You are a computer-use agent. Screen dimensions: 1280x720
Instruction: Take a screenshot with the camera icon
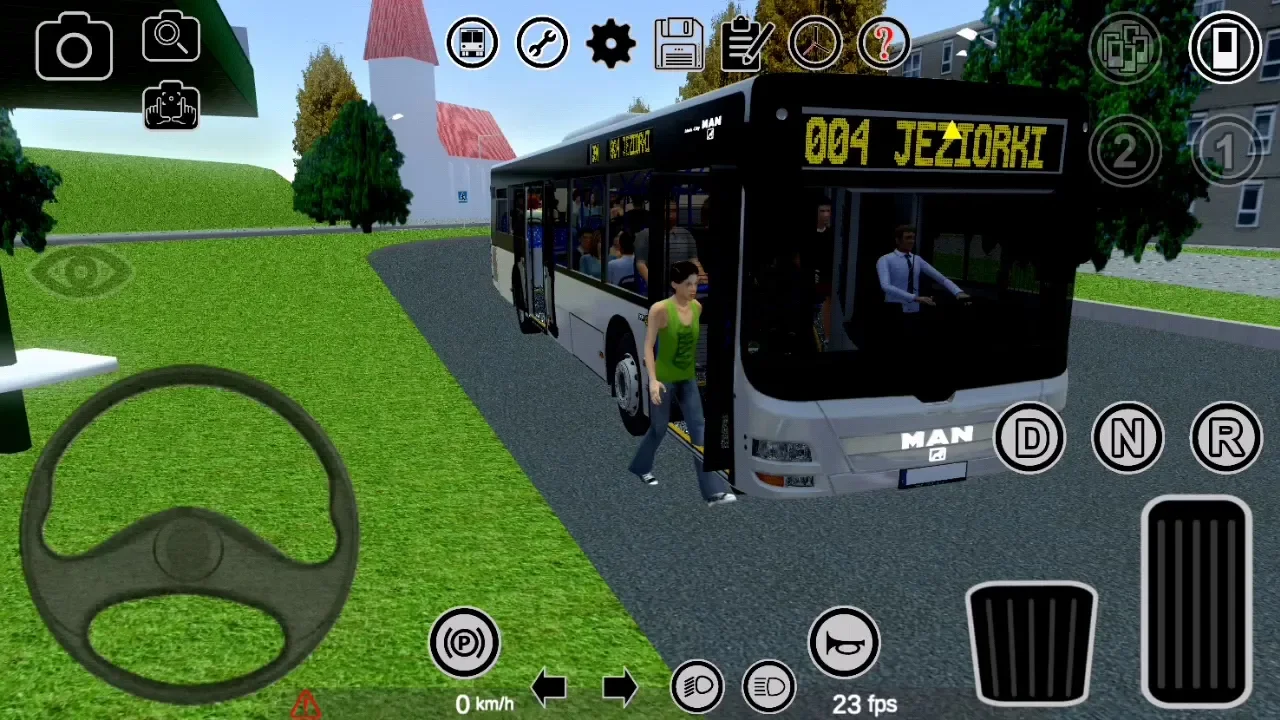[x=74, y=46]
